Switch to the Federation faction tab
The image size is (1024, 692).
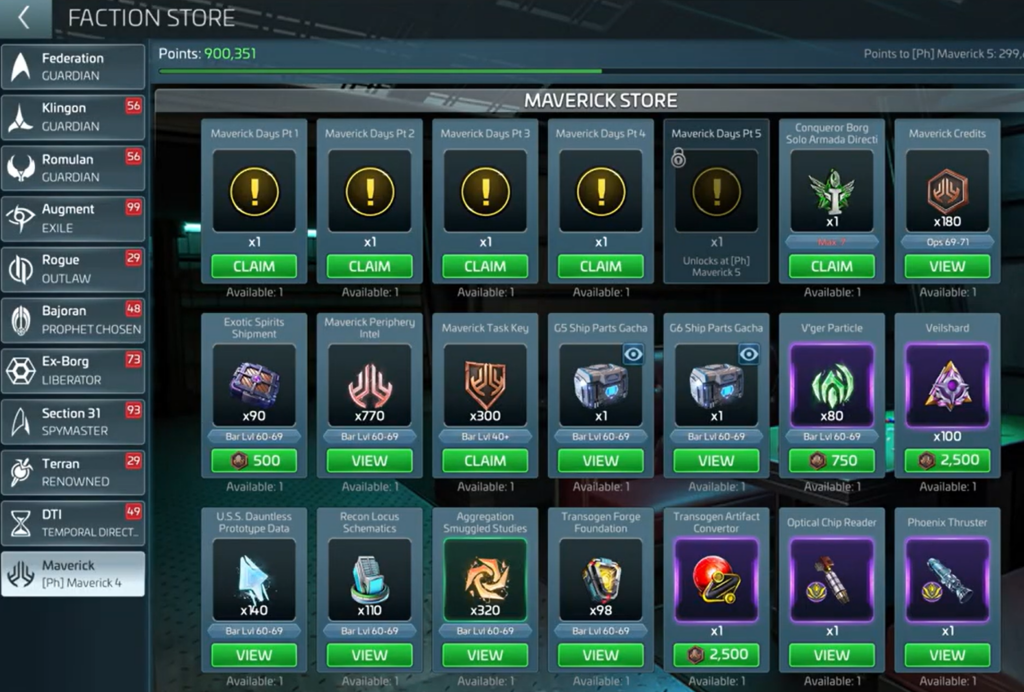pyautogui.click(x=73, y=66)
